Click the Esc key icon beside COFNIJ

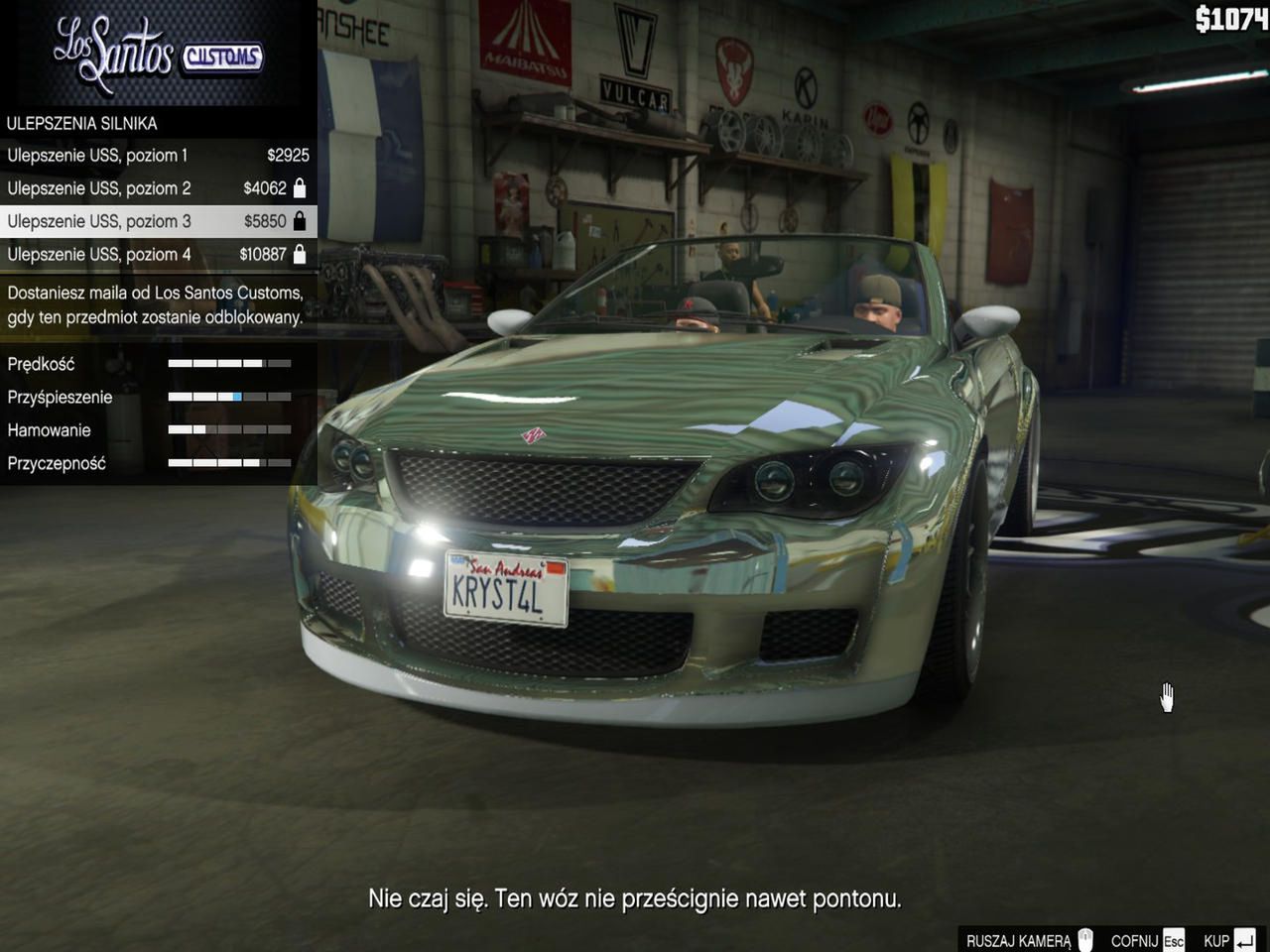pos(1173,939)
